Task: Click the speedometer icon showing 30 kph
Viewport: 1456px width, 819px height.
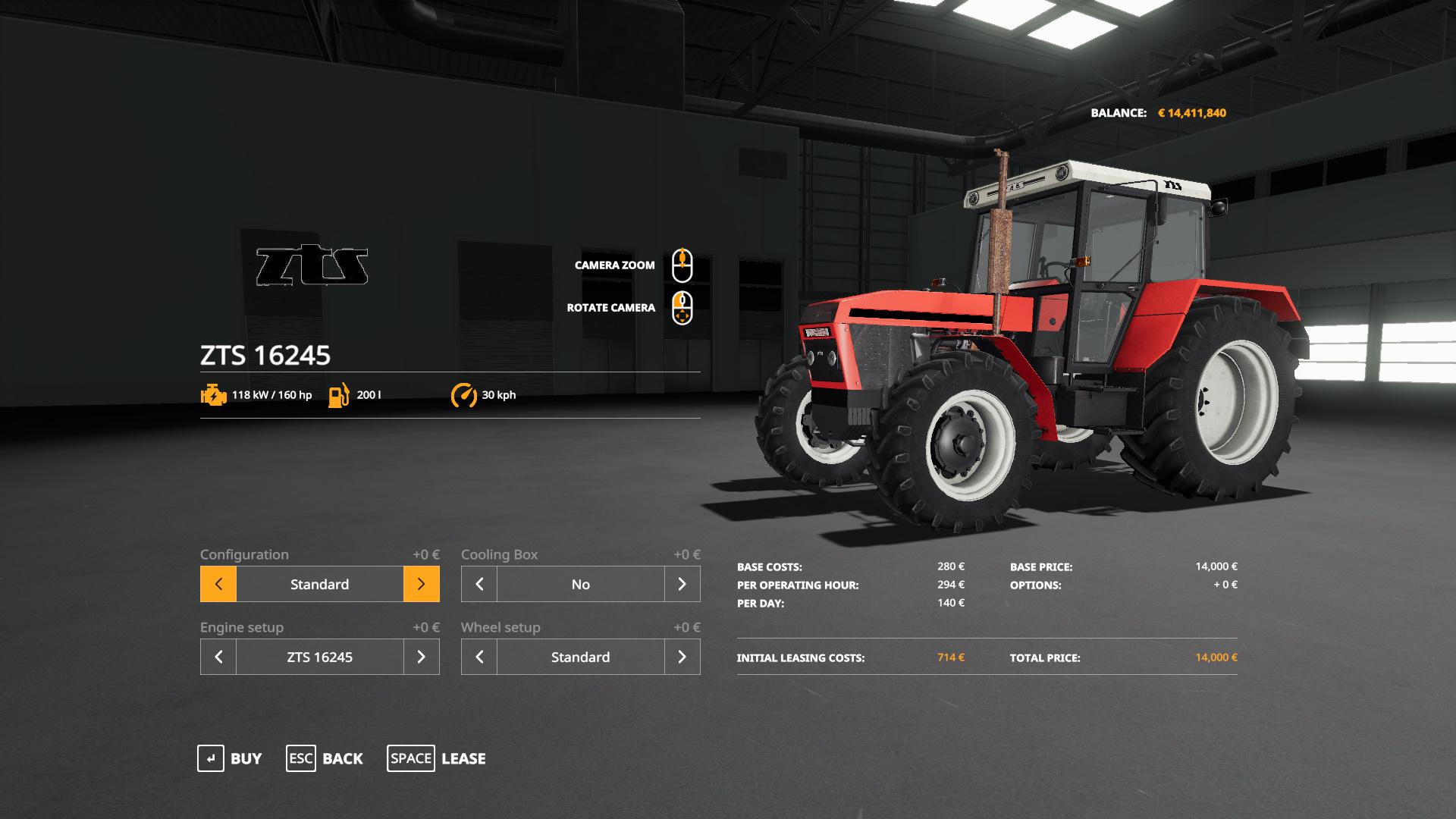Action: tap(465, 394)
